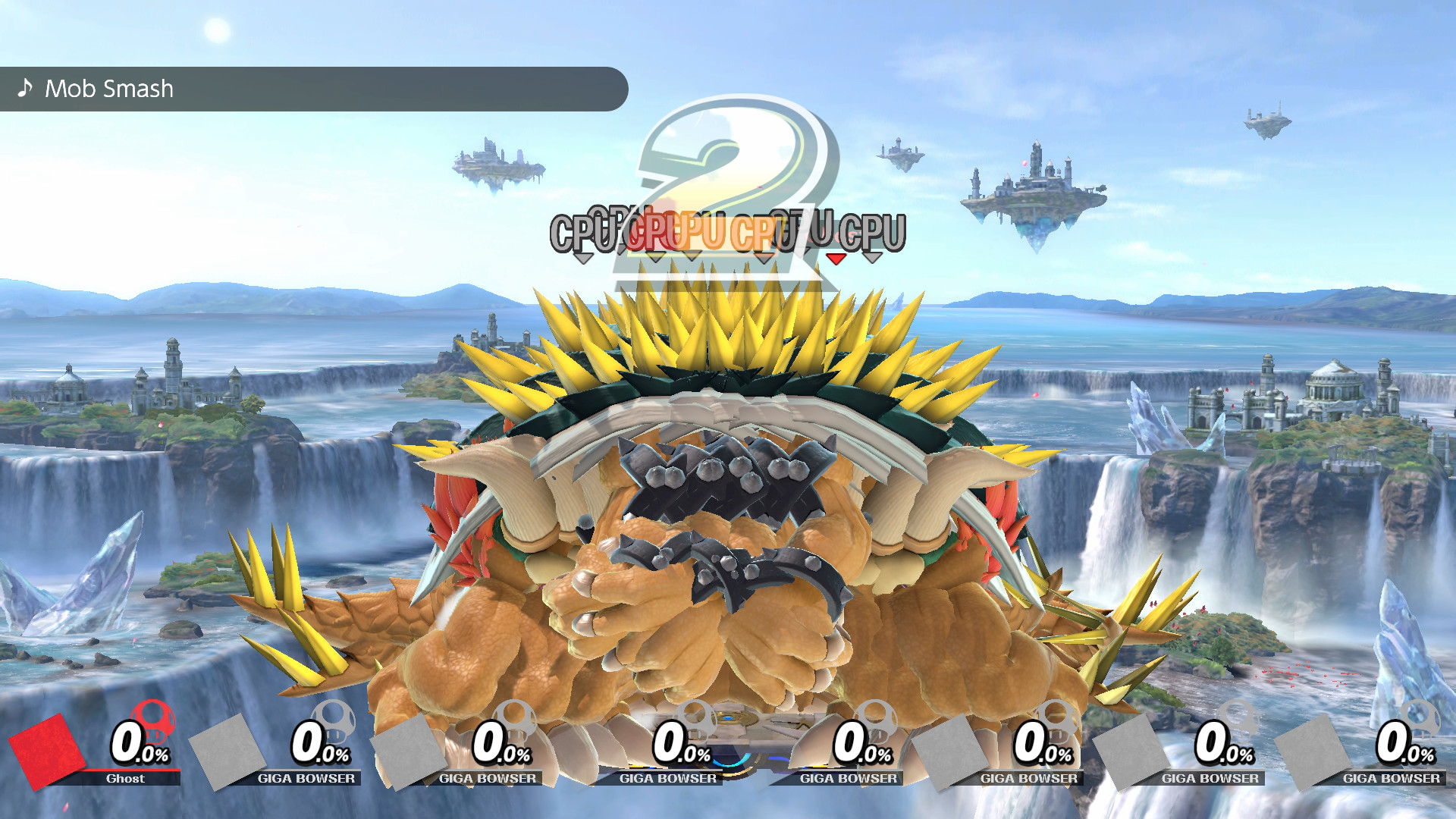The image size is (1456, 819).
Task: Click the gray triangle pointer under the leftmost CPU tag
Action: (582, 259)
